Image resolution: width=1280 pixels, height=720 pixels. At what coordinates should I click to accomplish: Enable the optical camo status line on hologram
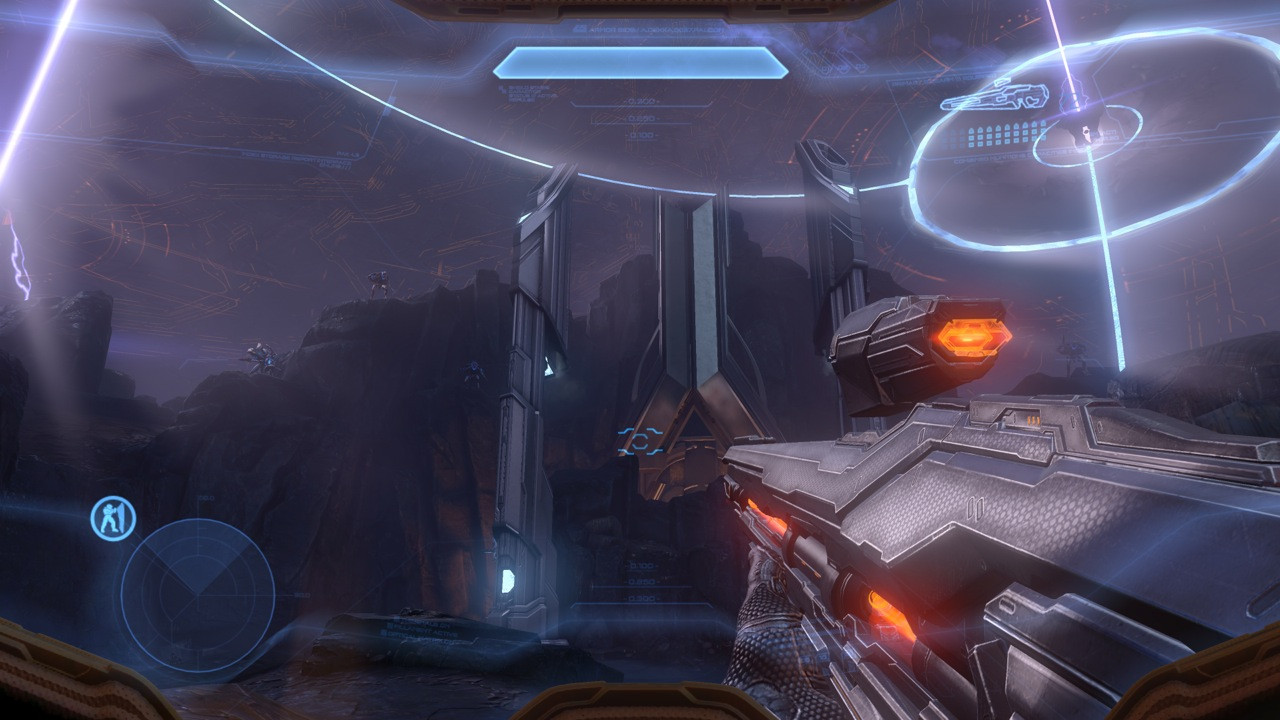tap(1104, 136)
